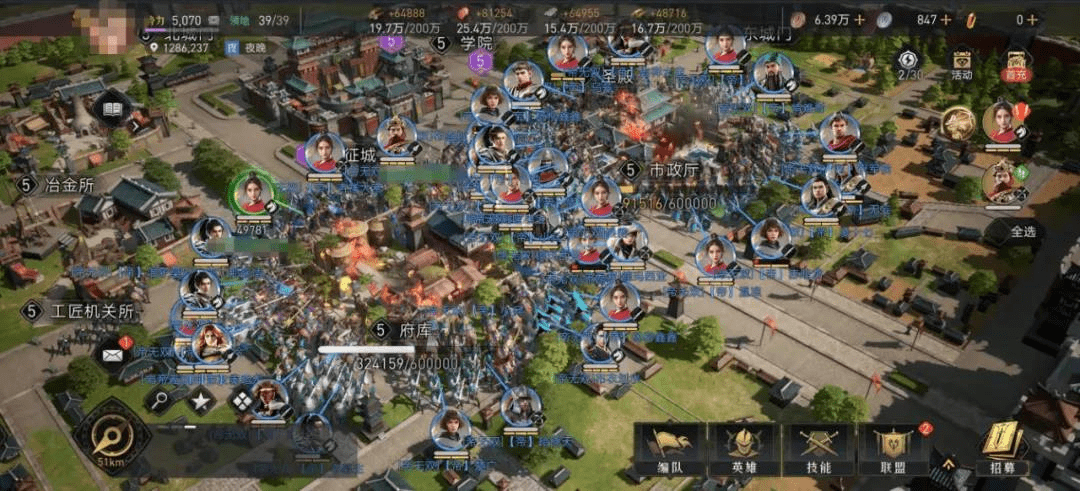Click the four-diamond menu icon
1080x491 pixels.
[243, 401]
